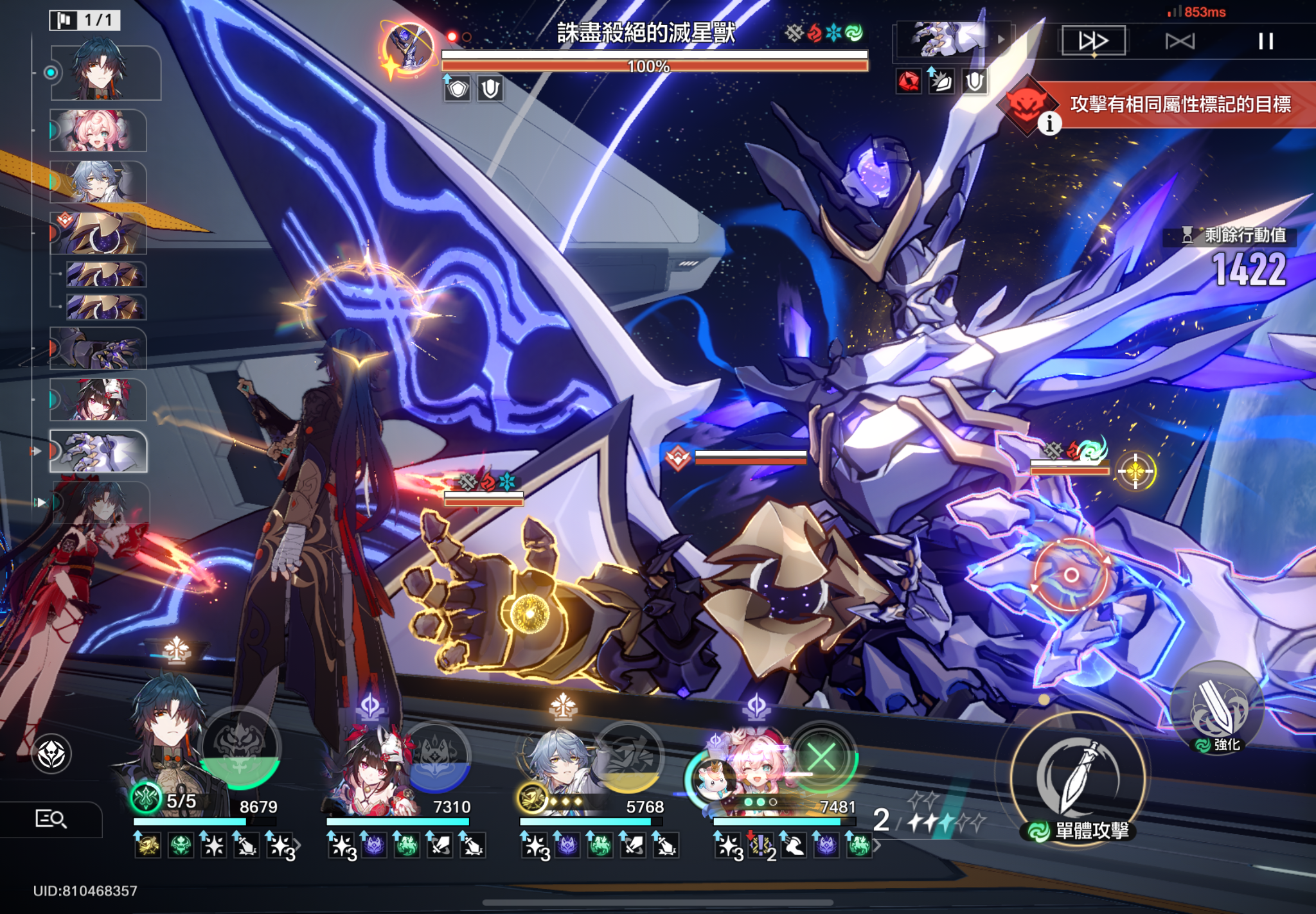This screenshot has height=914, width=1316.
Task: Inspect the red enemy buff icon
Action: pos(909,82)
